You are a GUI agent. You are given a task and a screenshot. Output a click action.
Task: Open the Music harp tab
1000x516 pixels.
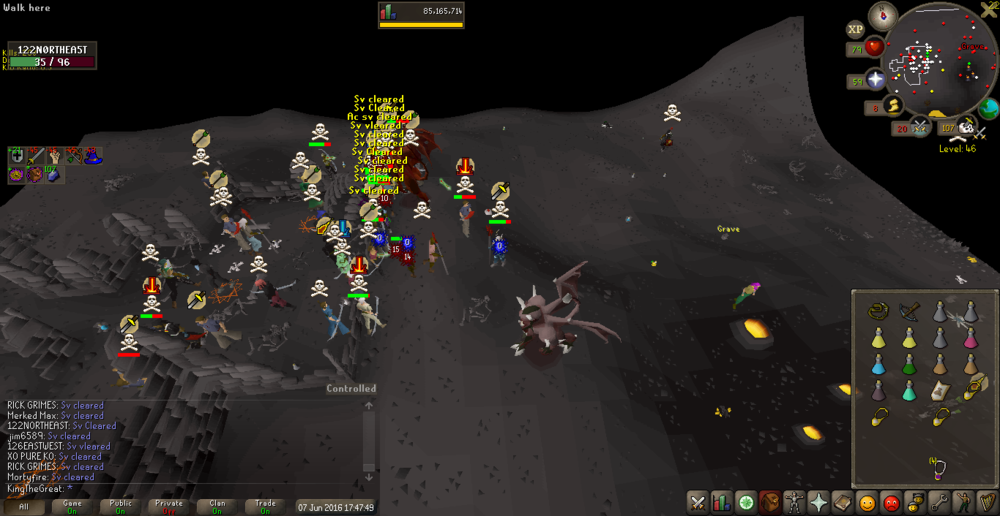pyautogui.click(x=987, y=502)
